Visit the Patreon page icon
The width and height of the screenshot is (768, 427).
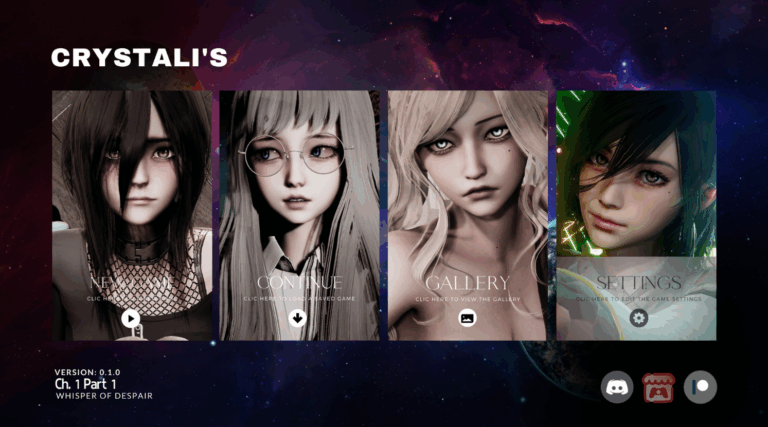pos(701,387)
